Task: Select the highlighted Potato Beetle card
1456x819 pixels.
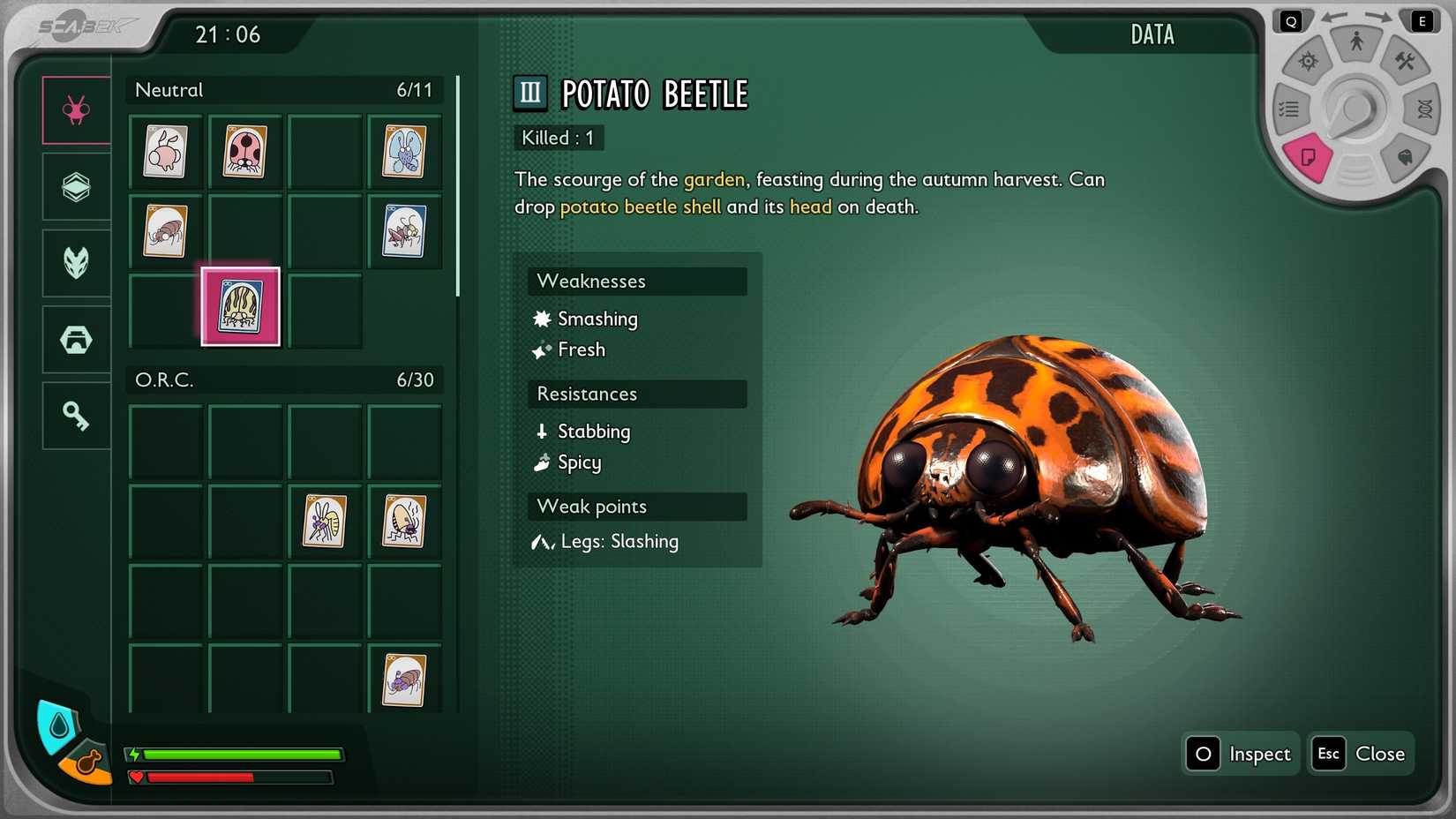Action: 241,307
